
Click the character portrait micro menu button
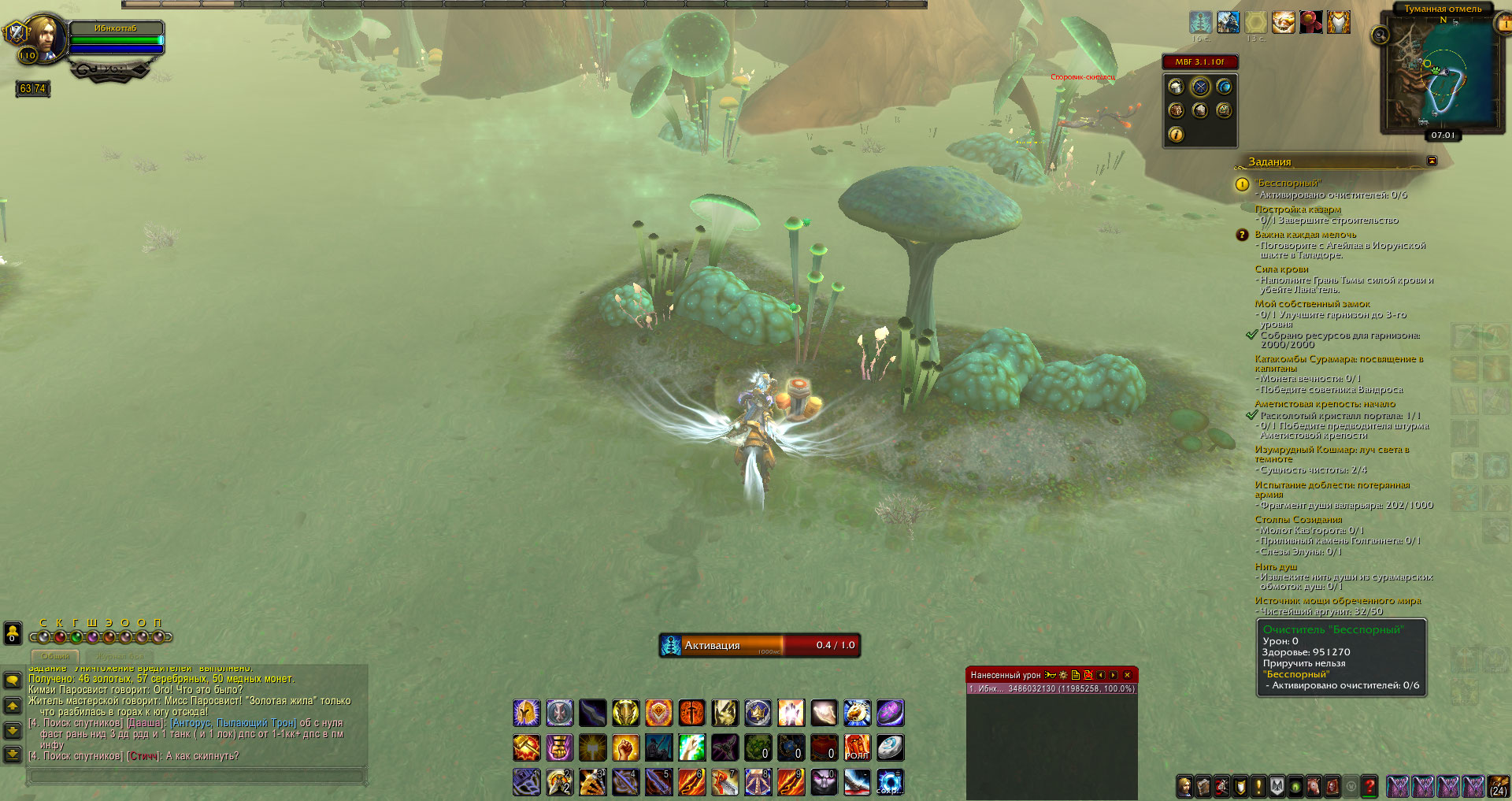pos(1184,785)
